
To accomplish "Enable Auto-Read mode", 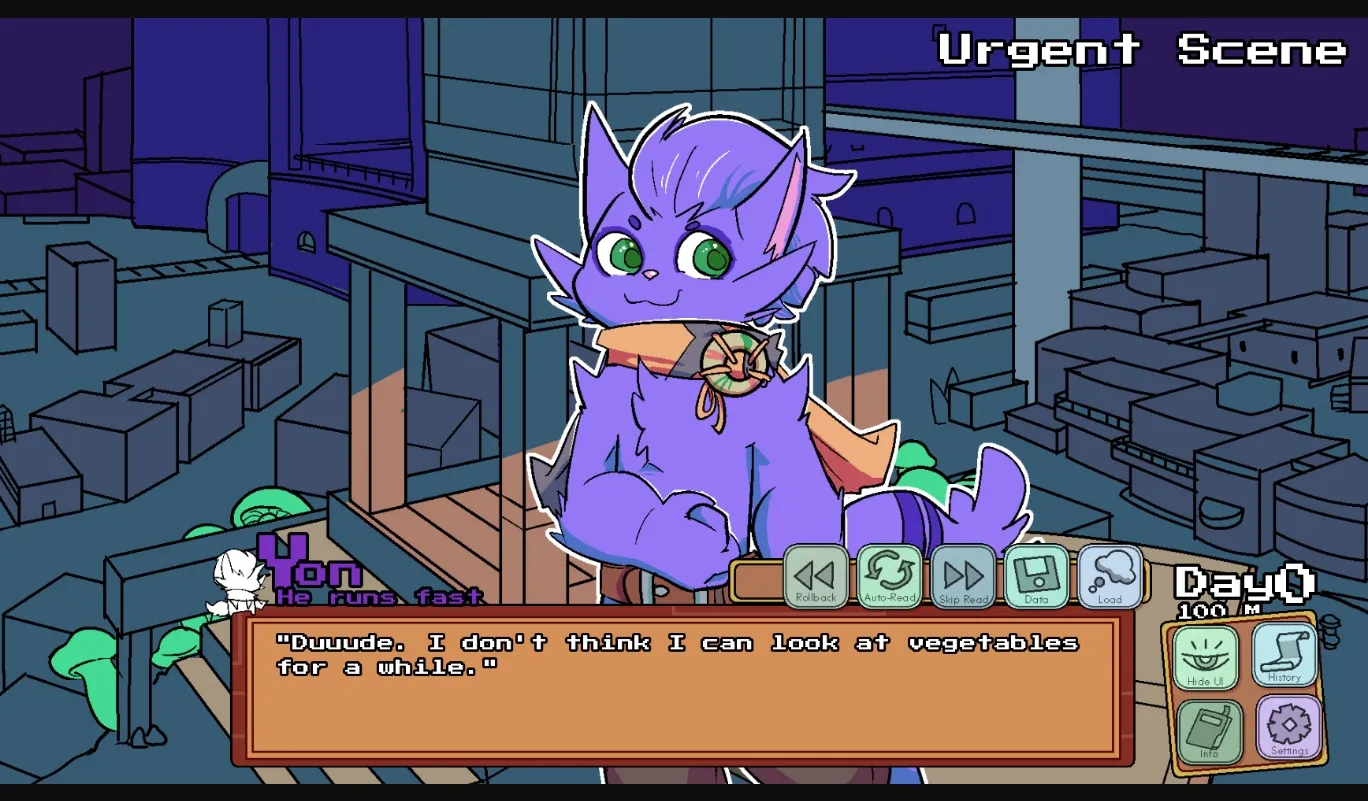I will (890, 576).
